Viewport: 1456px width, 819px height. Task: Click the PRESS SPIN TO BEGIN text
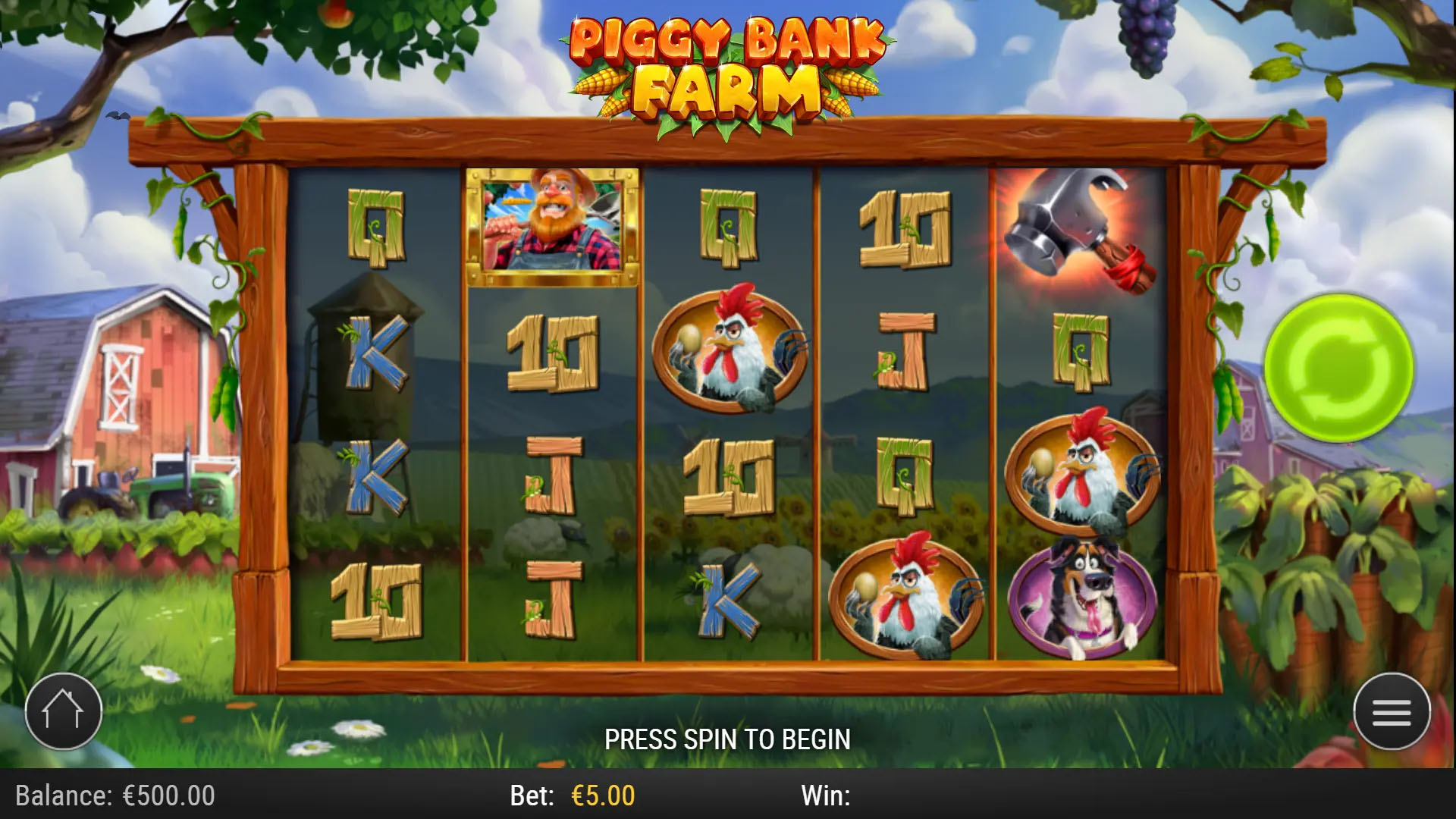[x=728, y=738]
